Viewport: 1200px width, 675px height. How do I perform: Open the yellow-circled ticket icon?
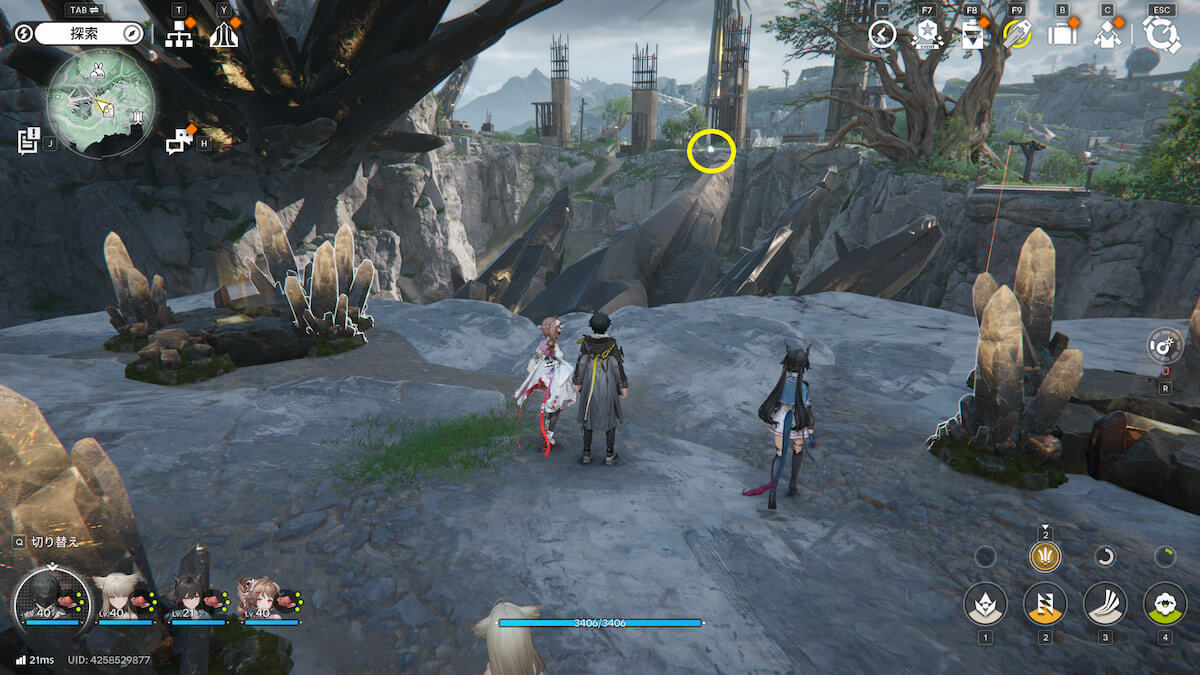coord(1017,34)
